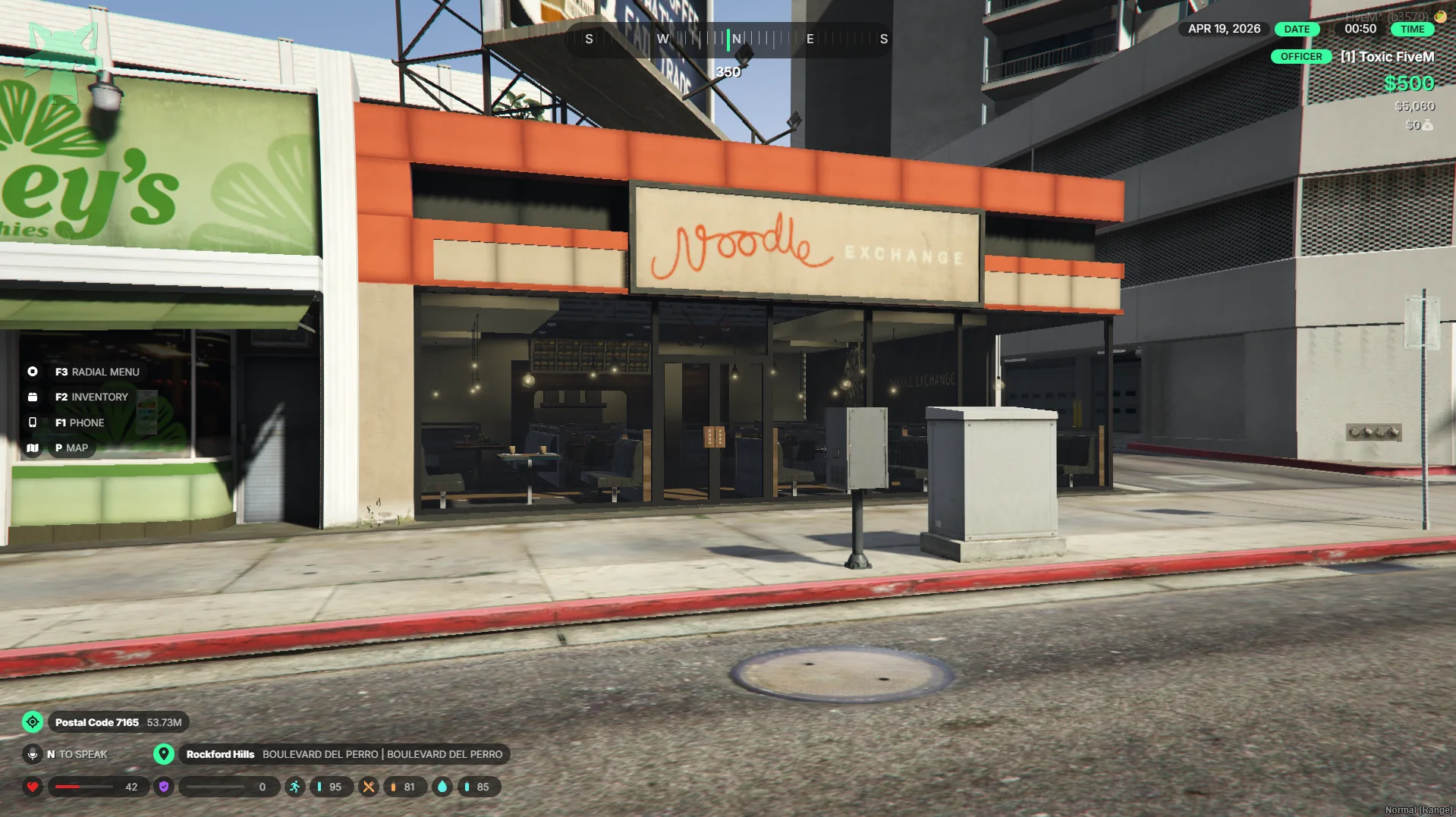Click the purple shield armor icon
This screenshot has width=1456, height=817.
[164, 787]
